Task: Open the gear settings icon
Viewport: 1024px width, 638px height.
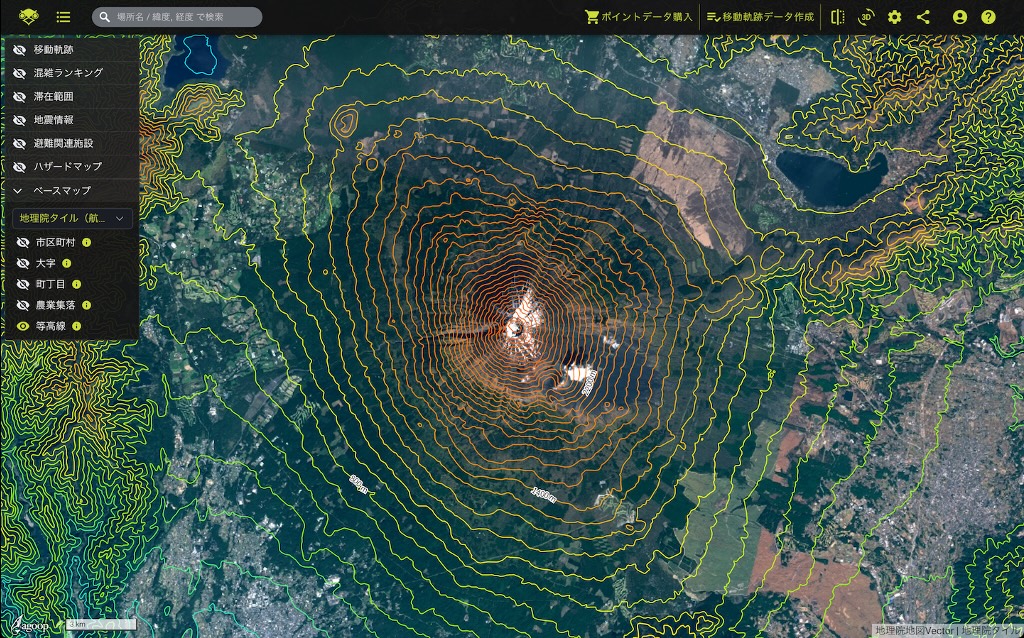Action: (894, 17)
